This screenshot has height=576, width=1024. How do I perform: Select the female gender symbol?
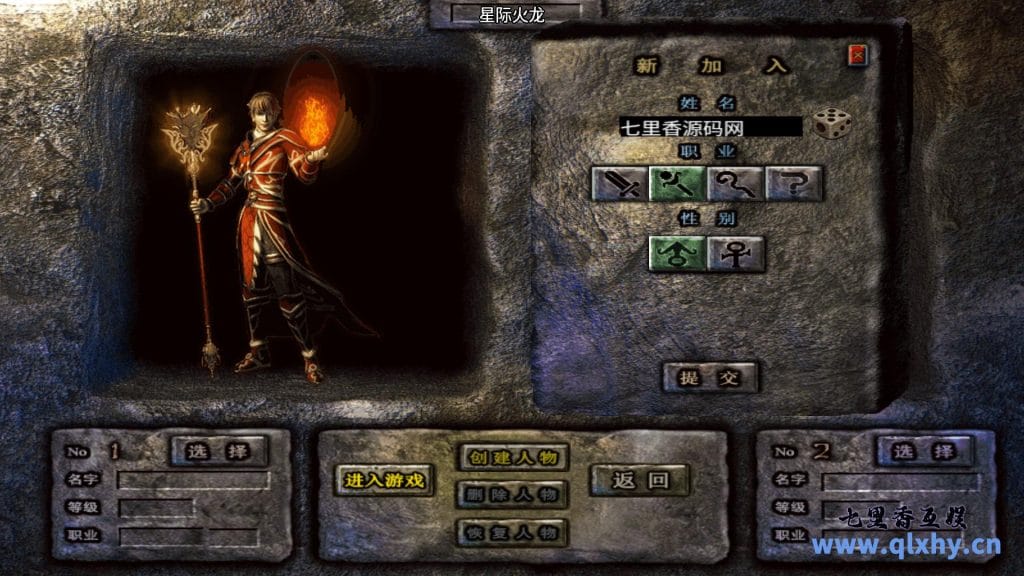point(736,253)
